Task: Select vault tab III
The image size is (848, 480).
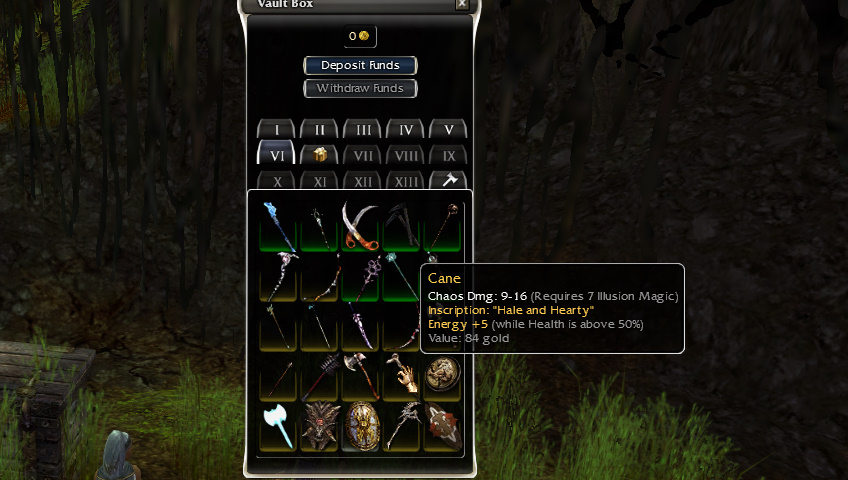Action: click(363, 130)
